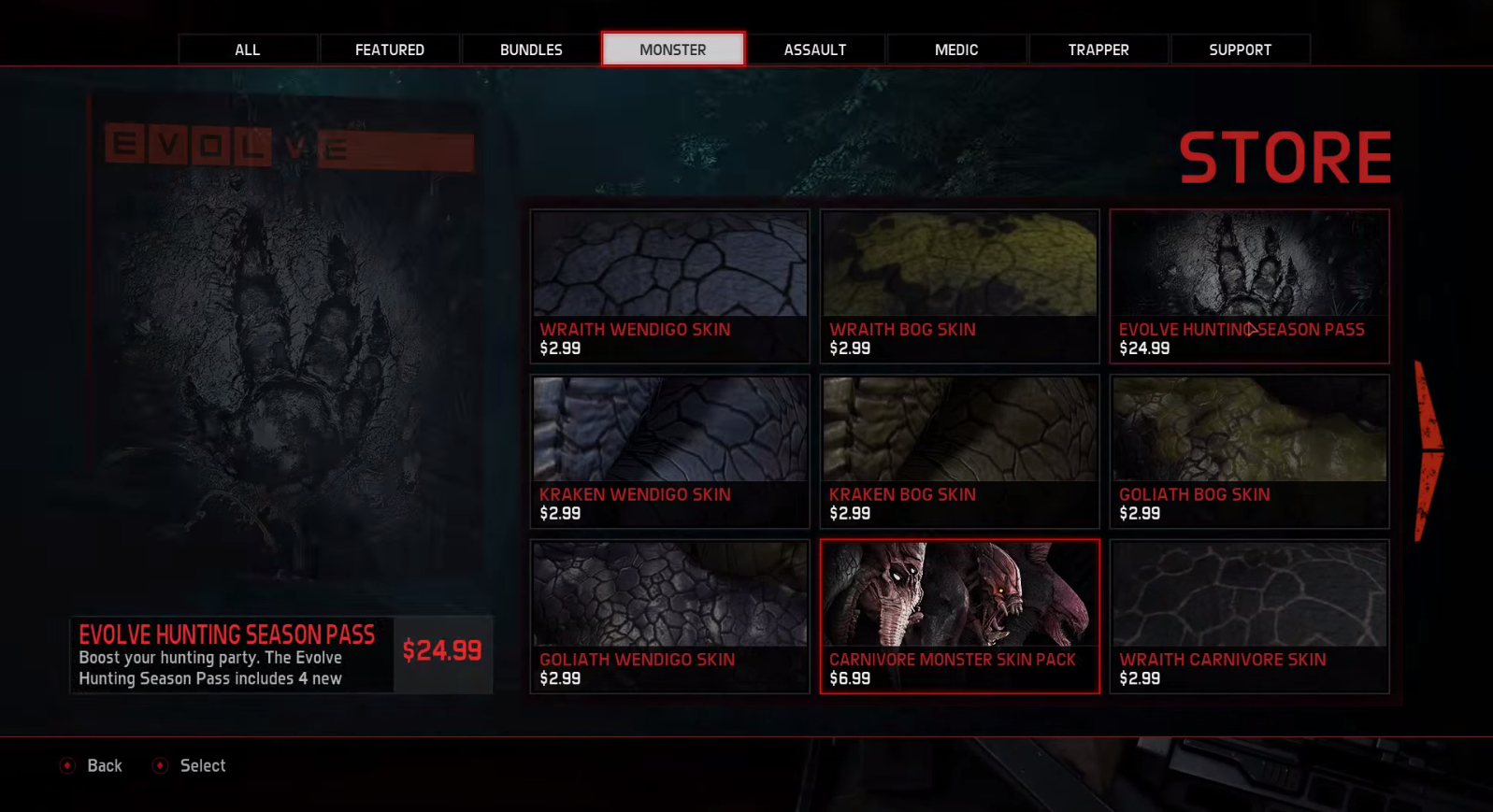The width and height of the screenshot is (1493, 812).
Task: Pick the Kraken Bog Skin tile
Action: [x=959, y=451]
